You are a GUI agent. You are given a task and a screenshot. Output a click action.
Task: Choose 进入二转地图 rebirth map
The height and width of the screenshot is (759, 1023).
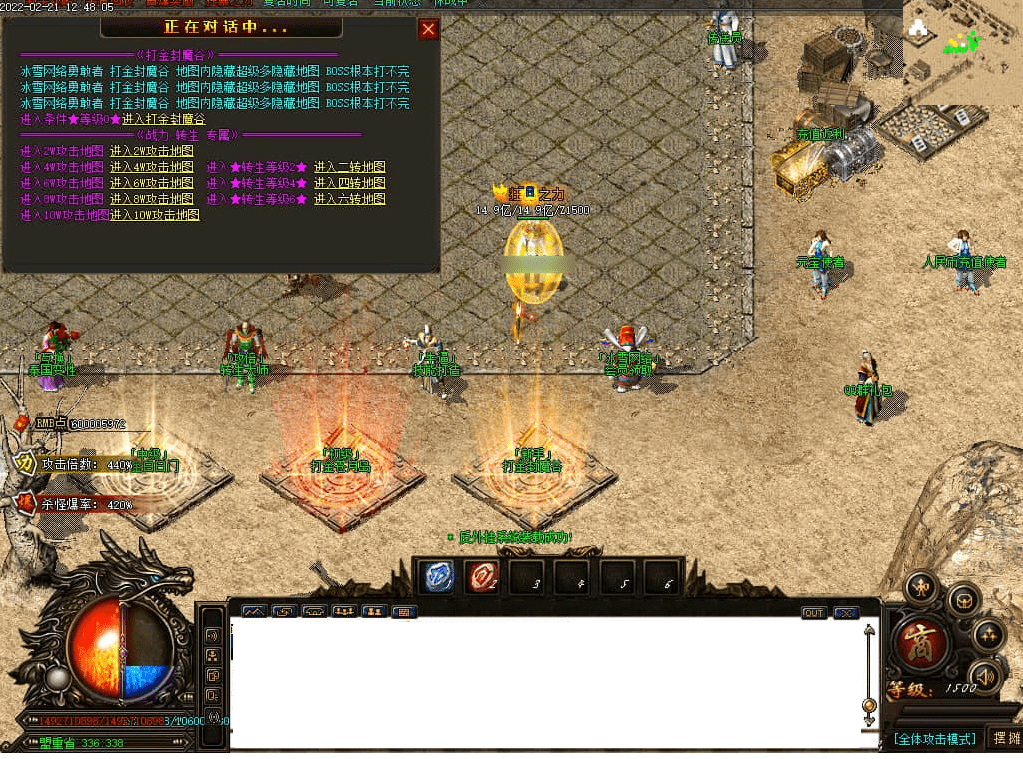tap(349, 167)
